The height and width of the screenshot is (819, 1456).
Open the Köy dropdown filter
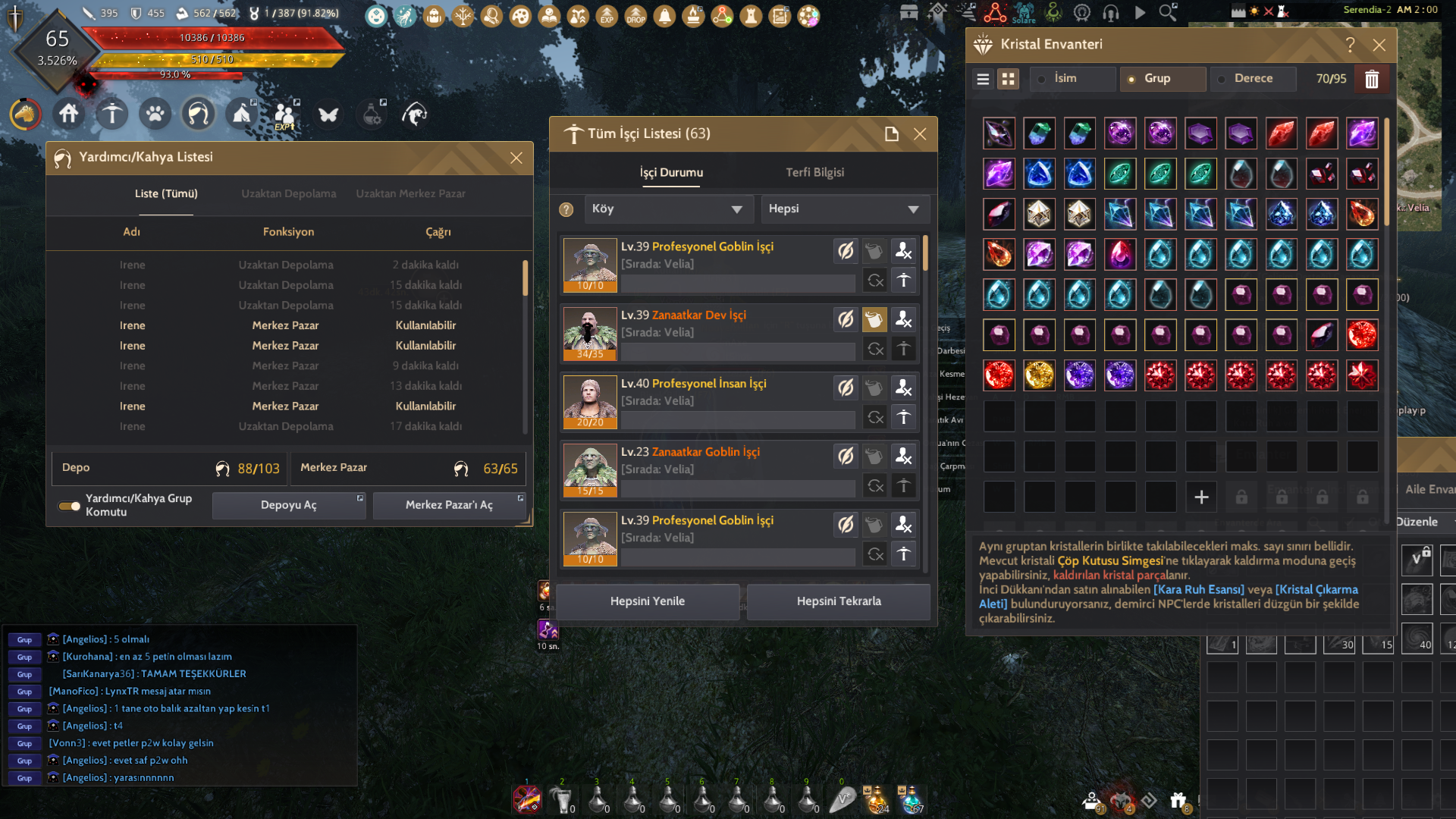[667, 209]
